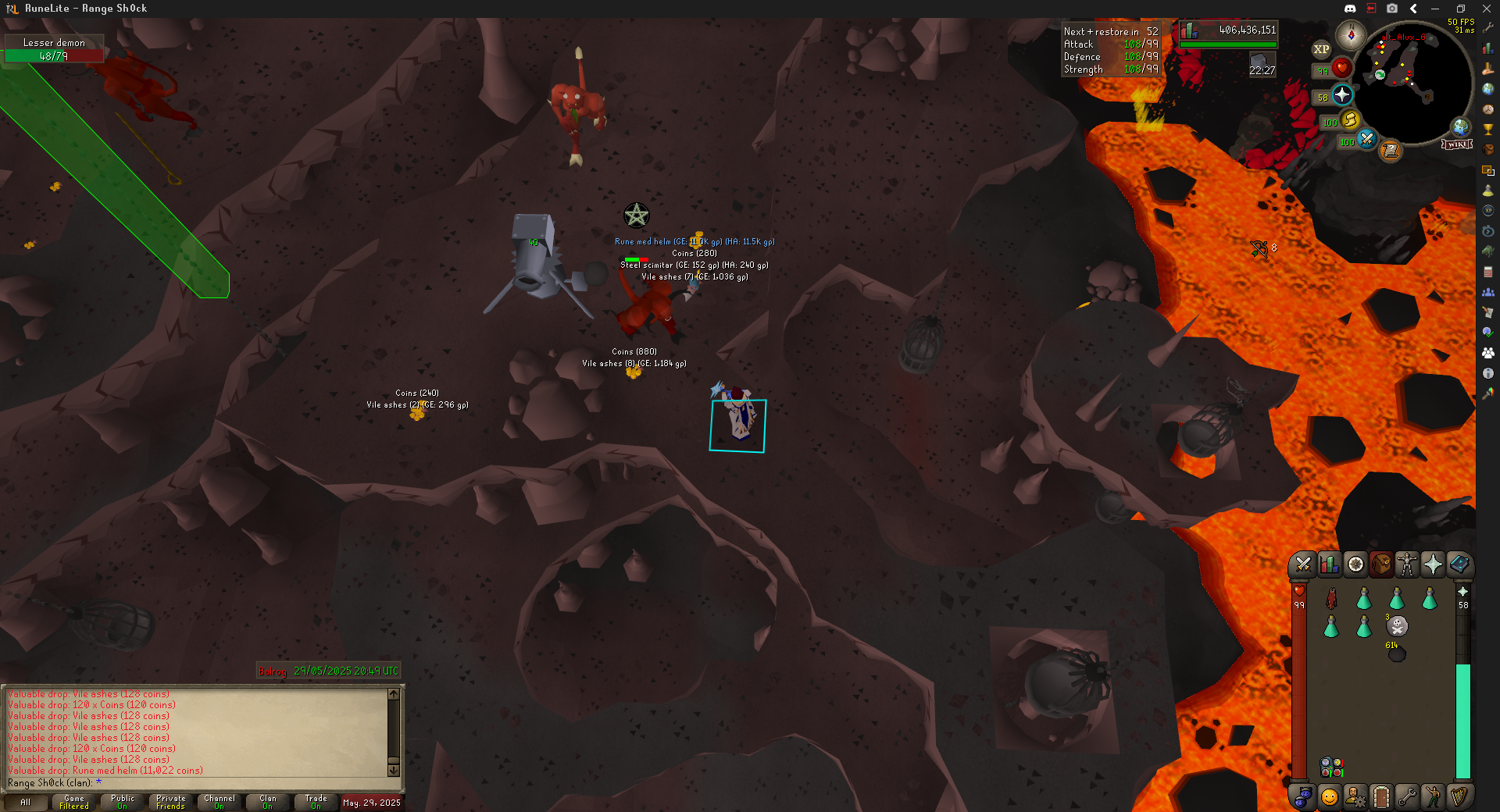
Task: Open the Settings wrench tab
Action: tap(1407, 796)
